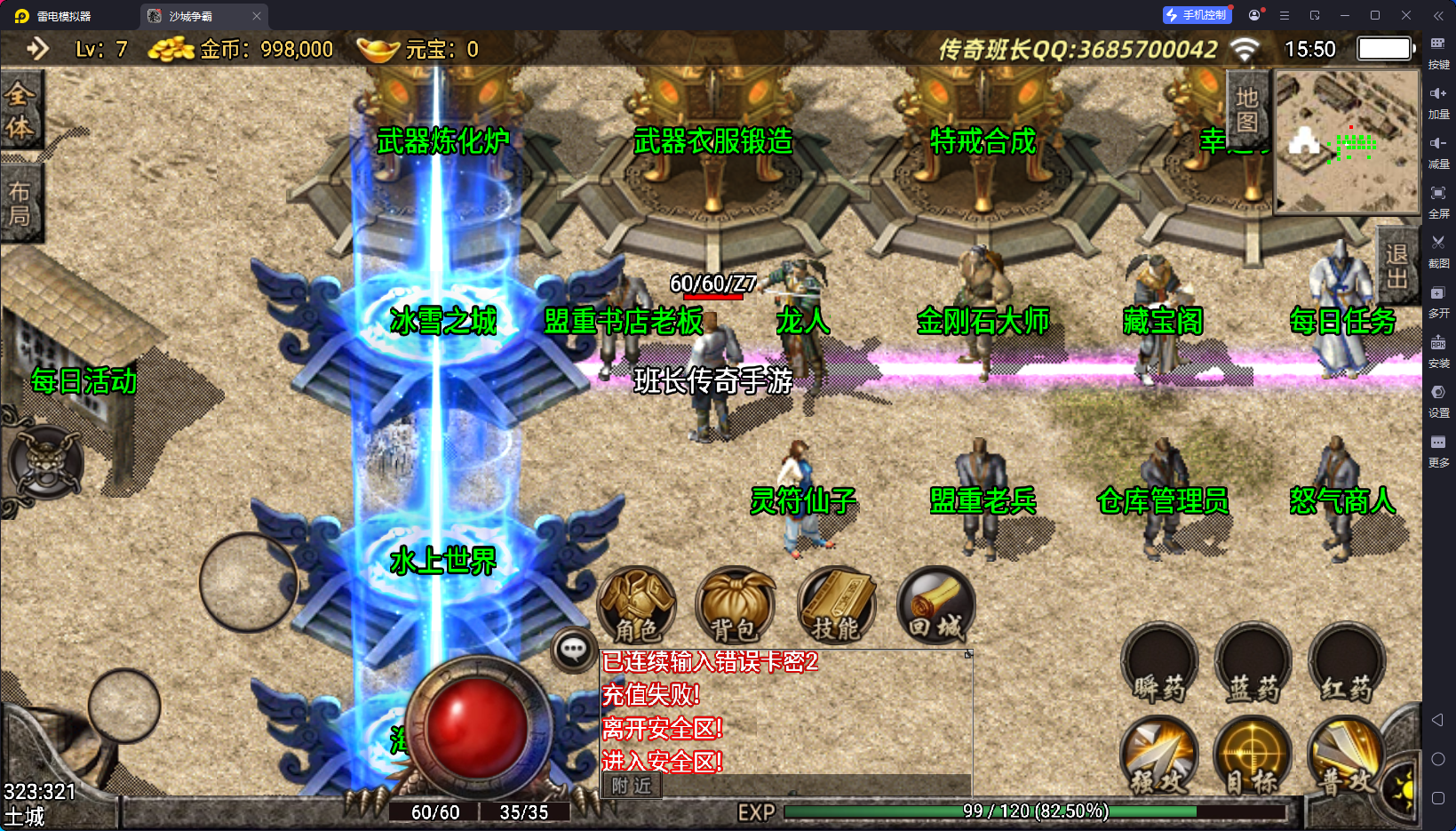Toggle the 全体 attack mode button
This screenshot has width=1456, height=831.
[x=20, y=110]
